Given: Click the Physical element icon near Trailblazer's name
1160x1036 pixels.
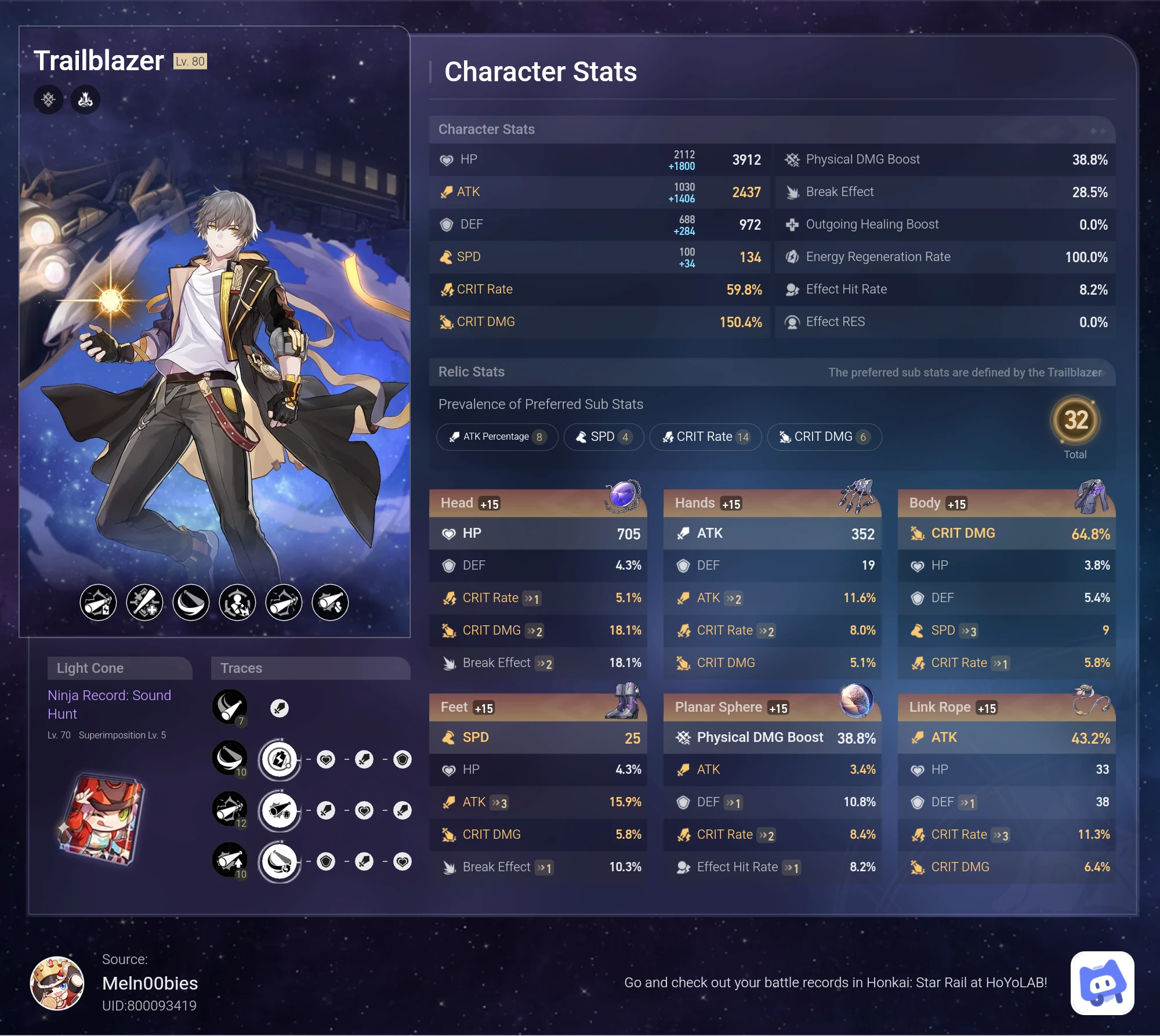Looking at the screenshot, I should pyautogui.click(x=48, y=99).
